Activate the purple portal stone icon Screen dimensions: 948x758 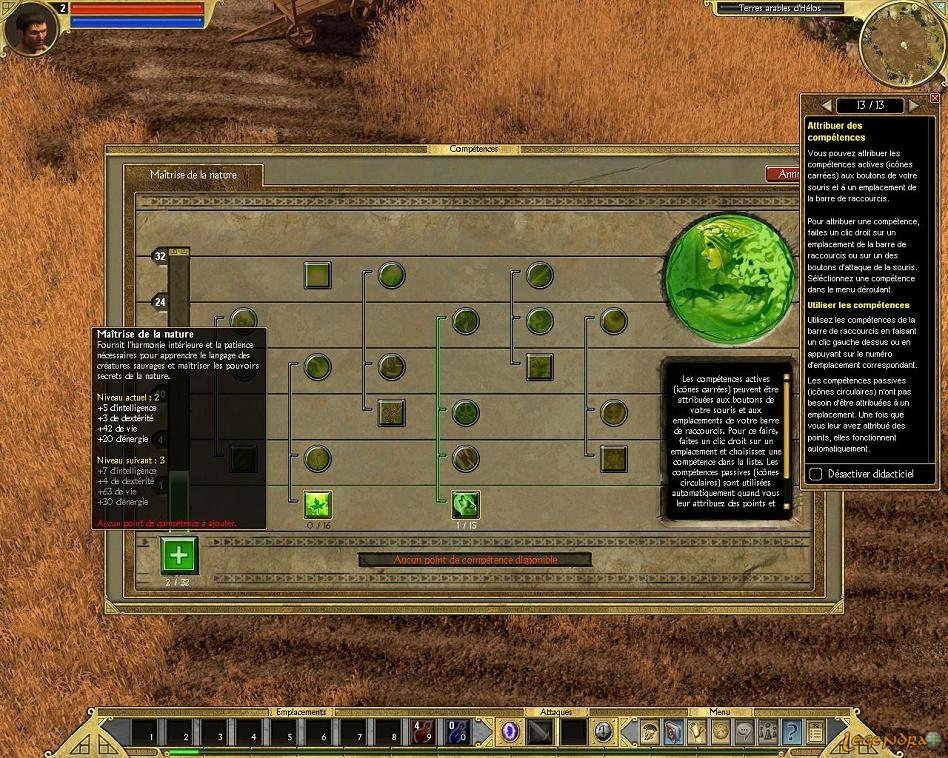pos(511,732)
